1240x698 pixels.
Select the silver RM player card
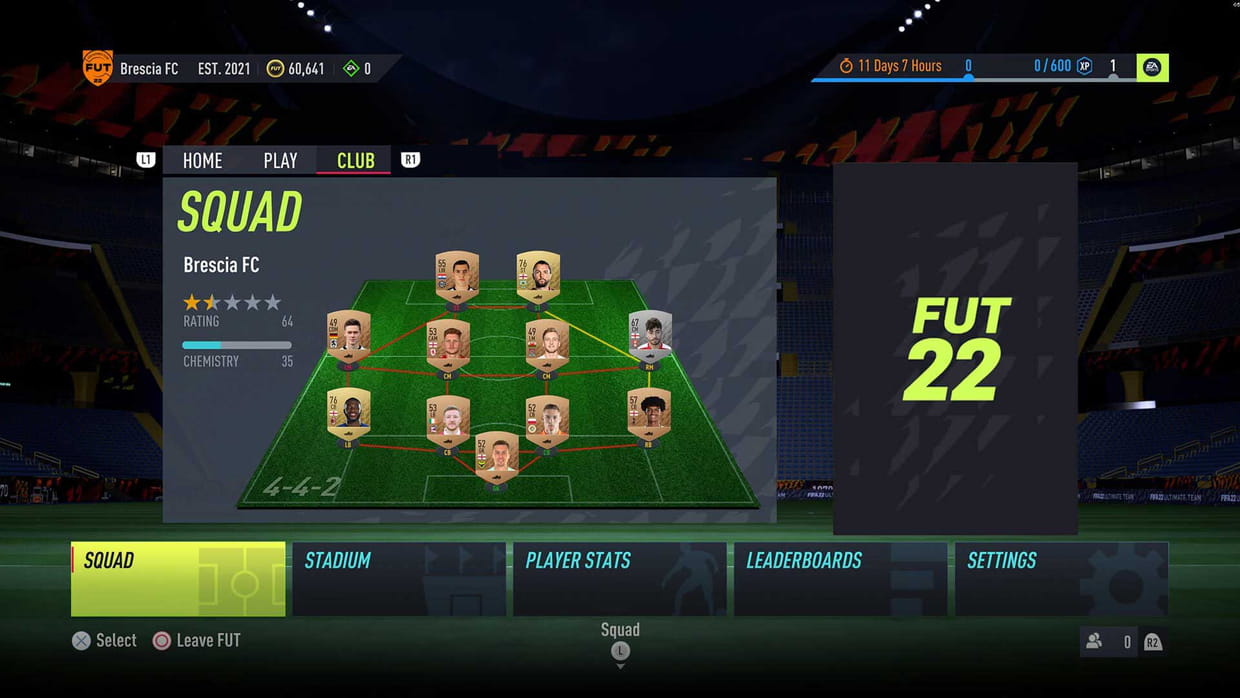[x=649, y=336]
